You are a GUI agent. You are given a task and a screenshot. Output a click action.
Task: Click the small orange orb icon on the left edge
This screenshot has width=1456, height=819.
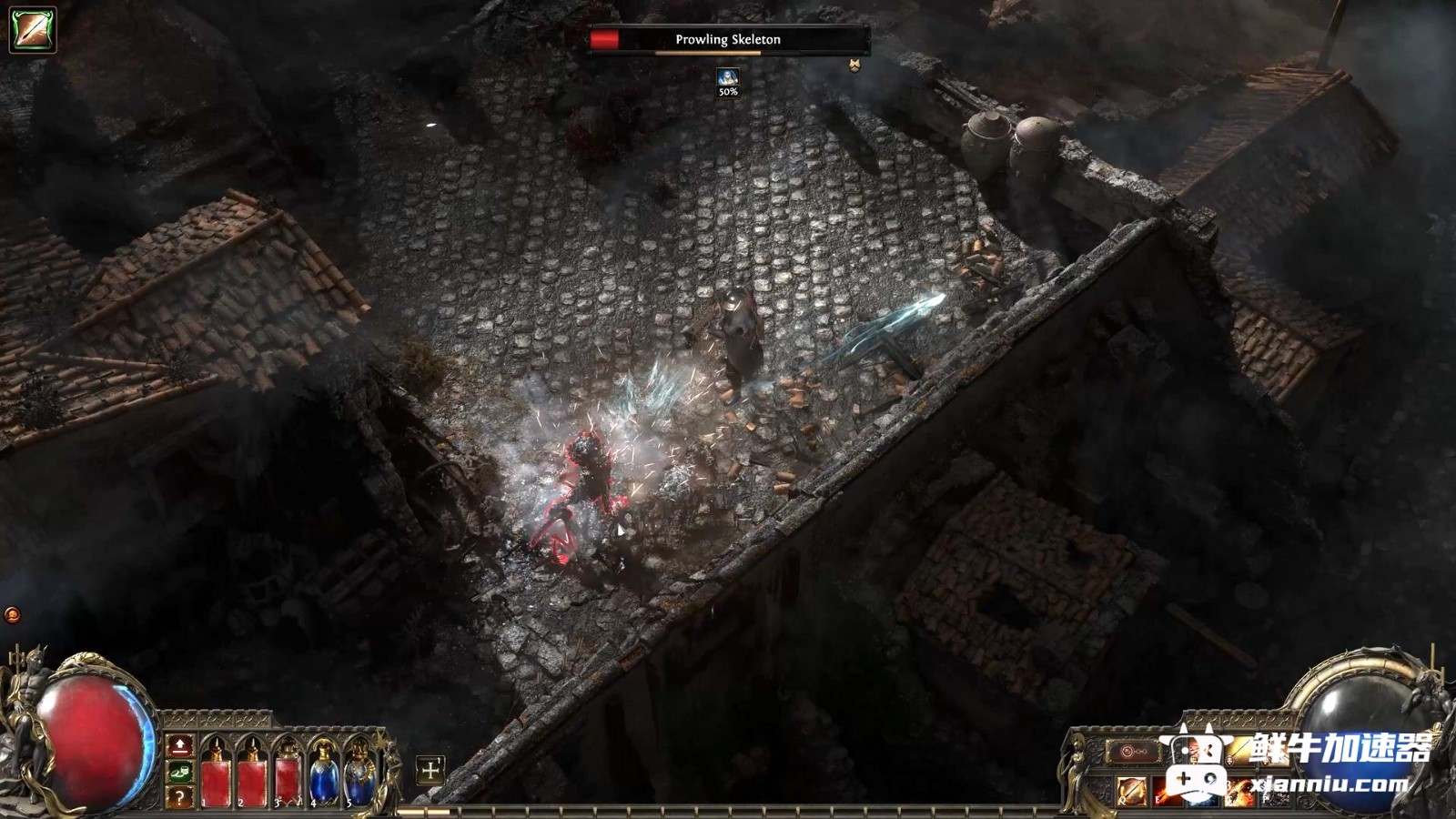(13, 615)
